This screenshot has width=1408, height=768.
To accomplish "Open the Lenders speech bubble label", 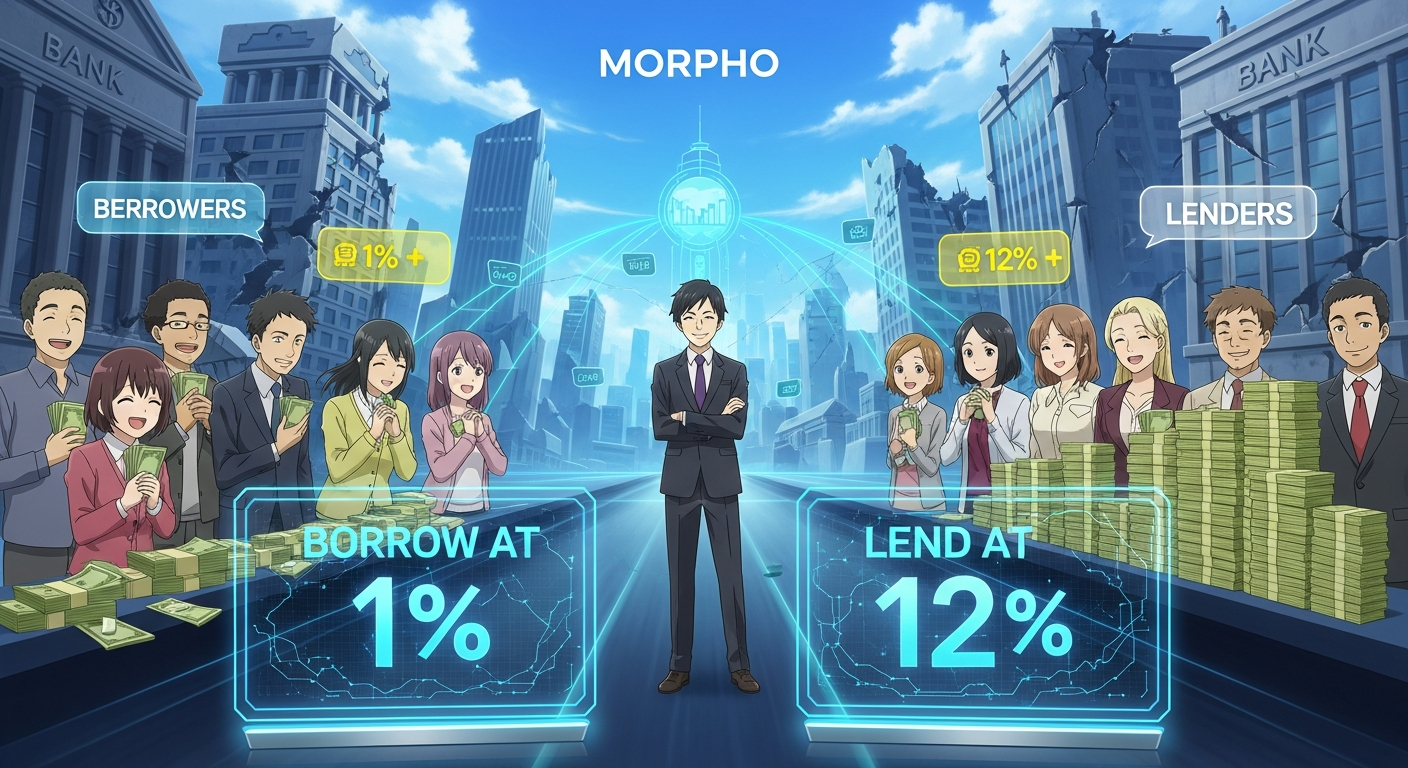I will (x=1227, y=213).
